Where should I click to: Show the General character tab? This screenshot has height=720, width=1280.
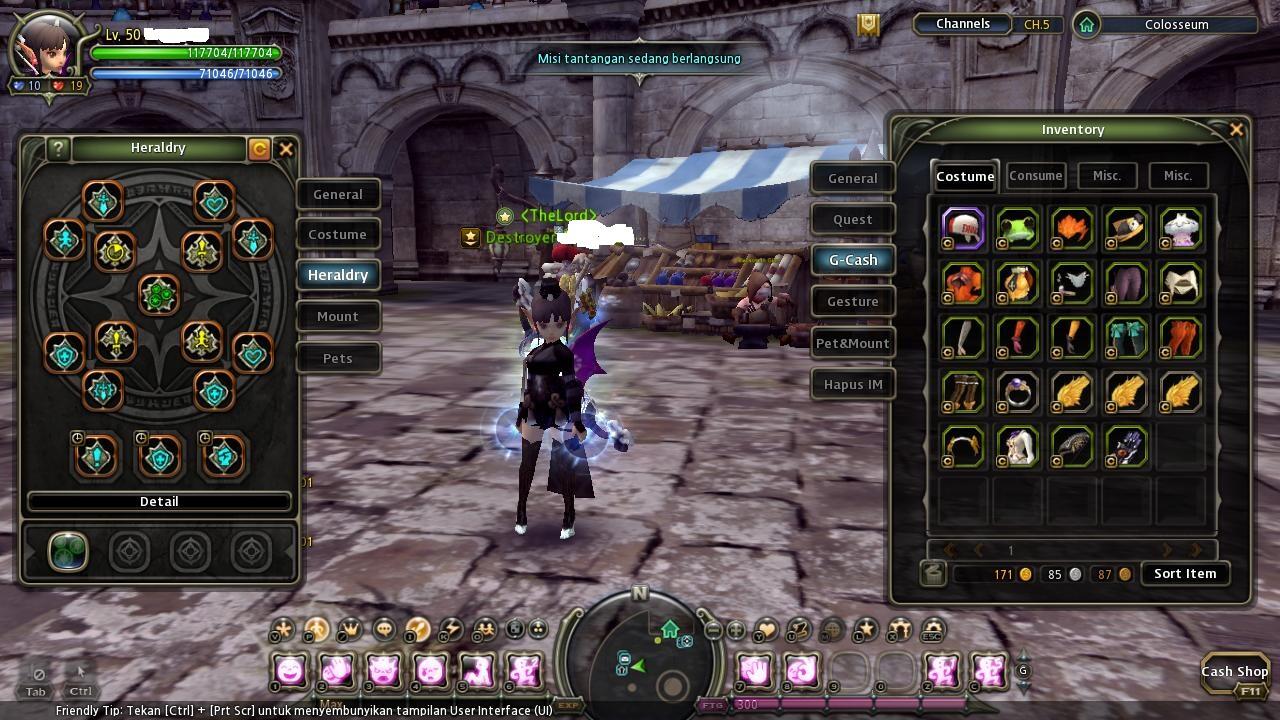point(337,194)
